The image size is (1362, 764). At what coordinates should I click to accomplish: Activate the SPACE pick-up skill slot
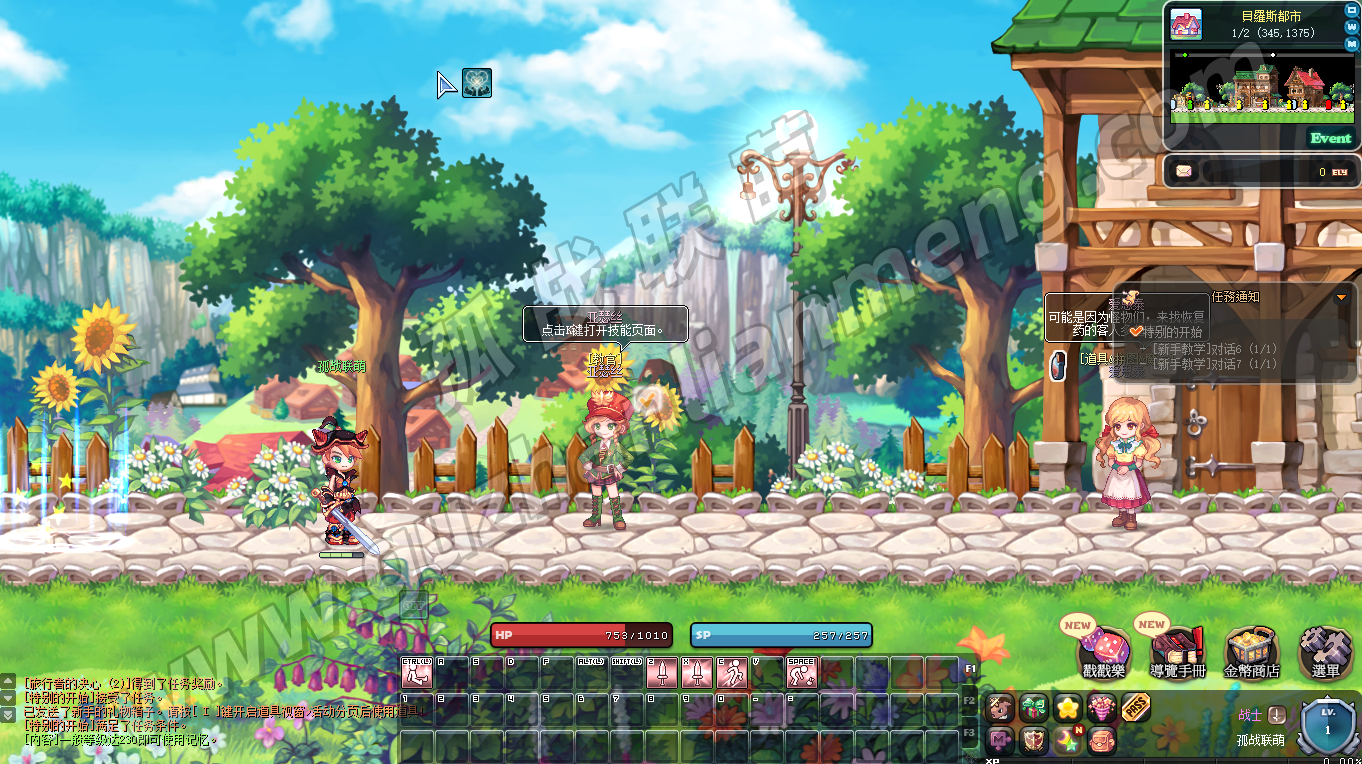(801, 672)
